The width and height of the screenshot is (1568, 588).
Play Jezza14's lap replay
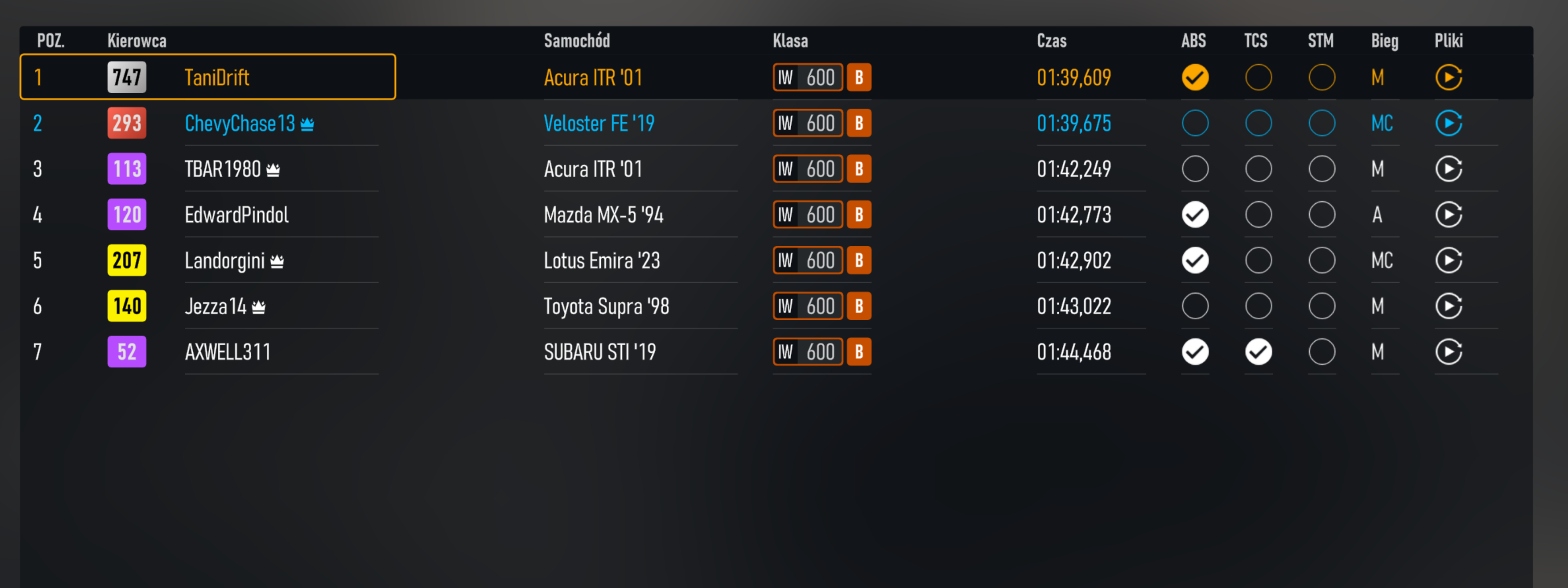[1449, 306]
